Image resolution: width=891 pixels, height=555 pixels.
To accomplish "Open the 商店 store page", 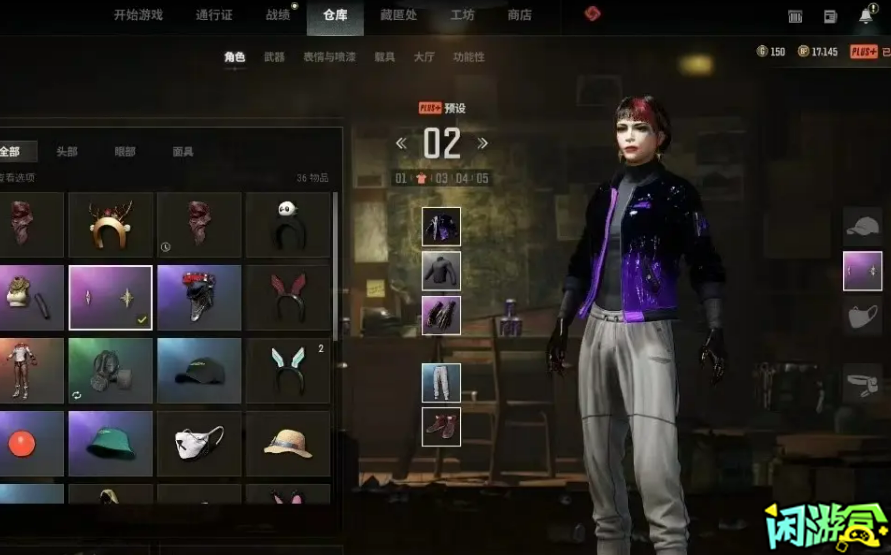I will 520,15.
